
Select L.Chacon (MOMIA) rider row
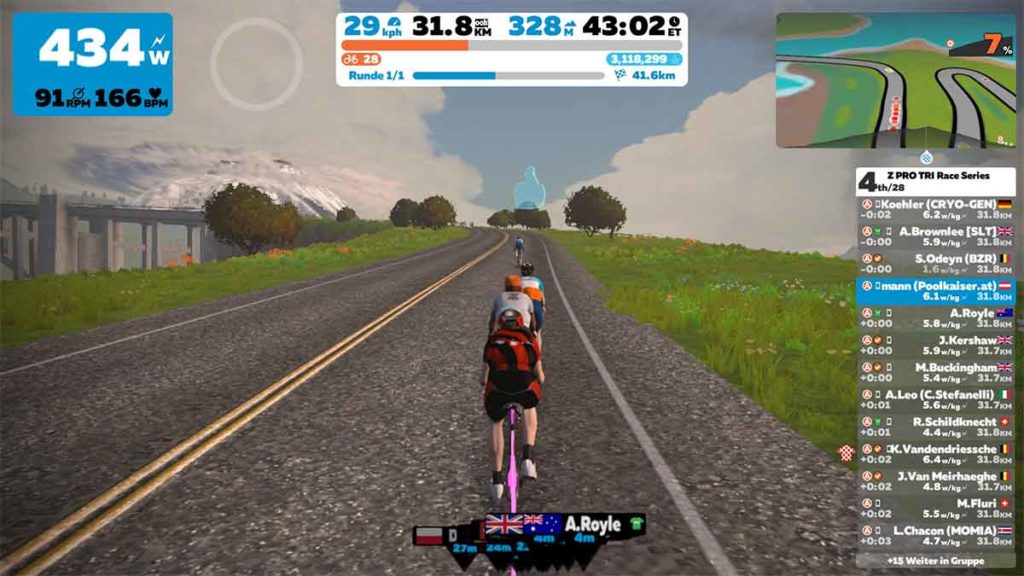pyautogui.click(x=935, y=535)
